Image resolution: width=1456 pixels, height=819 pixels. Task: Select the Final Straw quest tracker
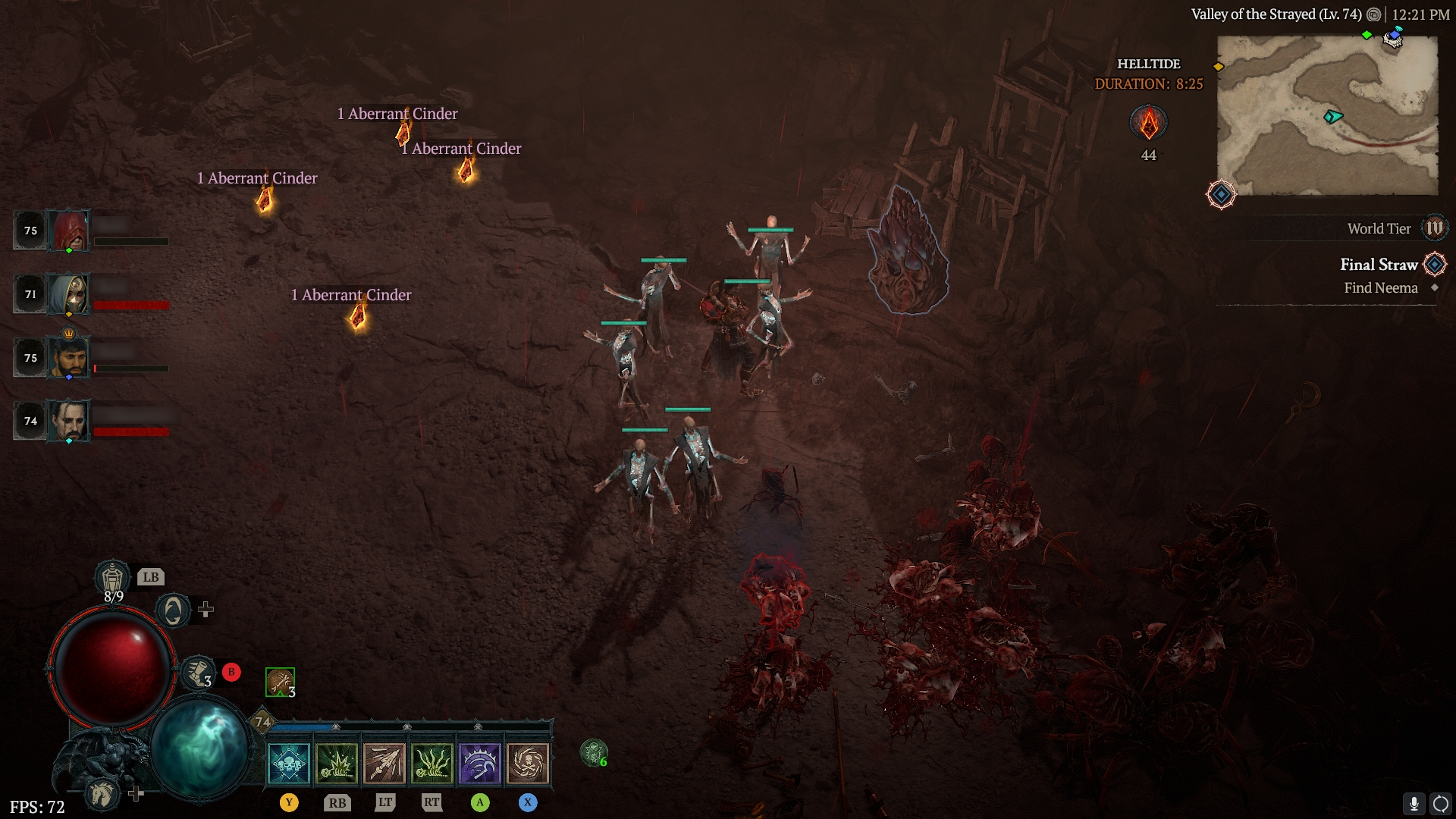click(x=1378, y=265)
